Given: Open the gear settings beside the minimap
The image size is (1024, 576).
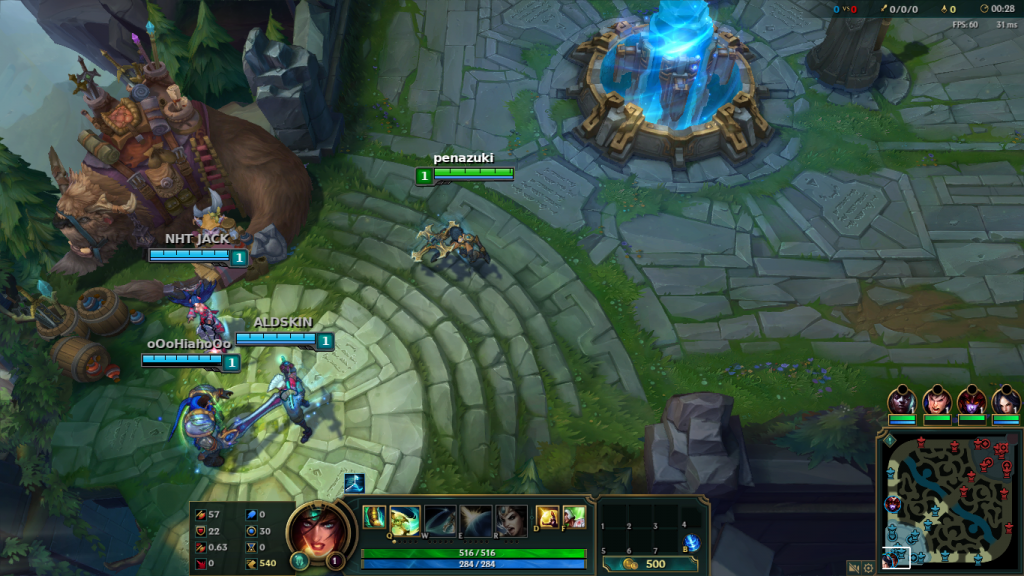Looking at the screenshot, I should tap(868, 567).
